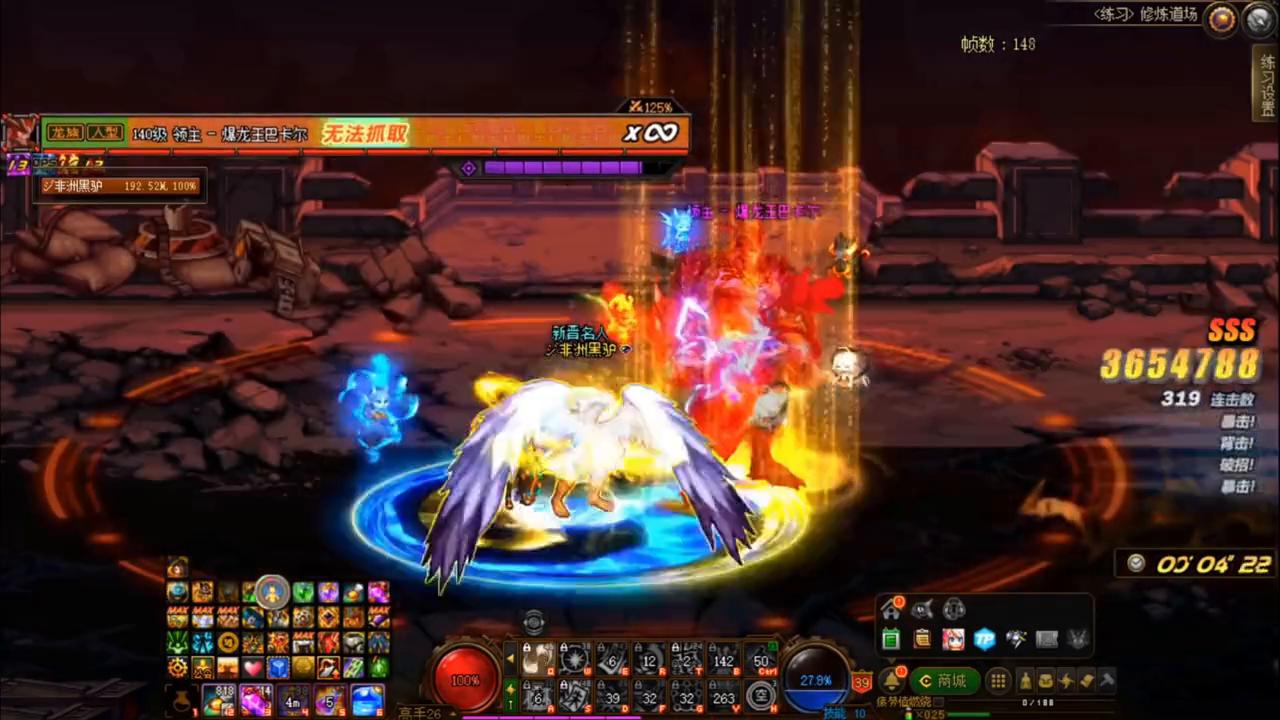The image size is (1280, 720).
Task: Open the 商城 shop
Action: click(944, 681)
